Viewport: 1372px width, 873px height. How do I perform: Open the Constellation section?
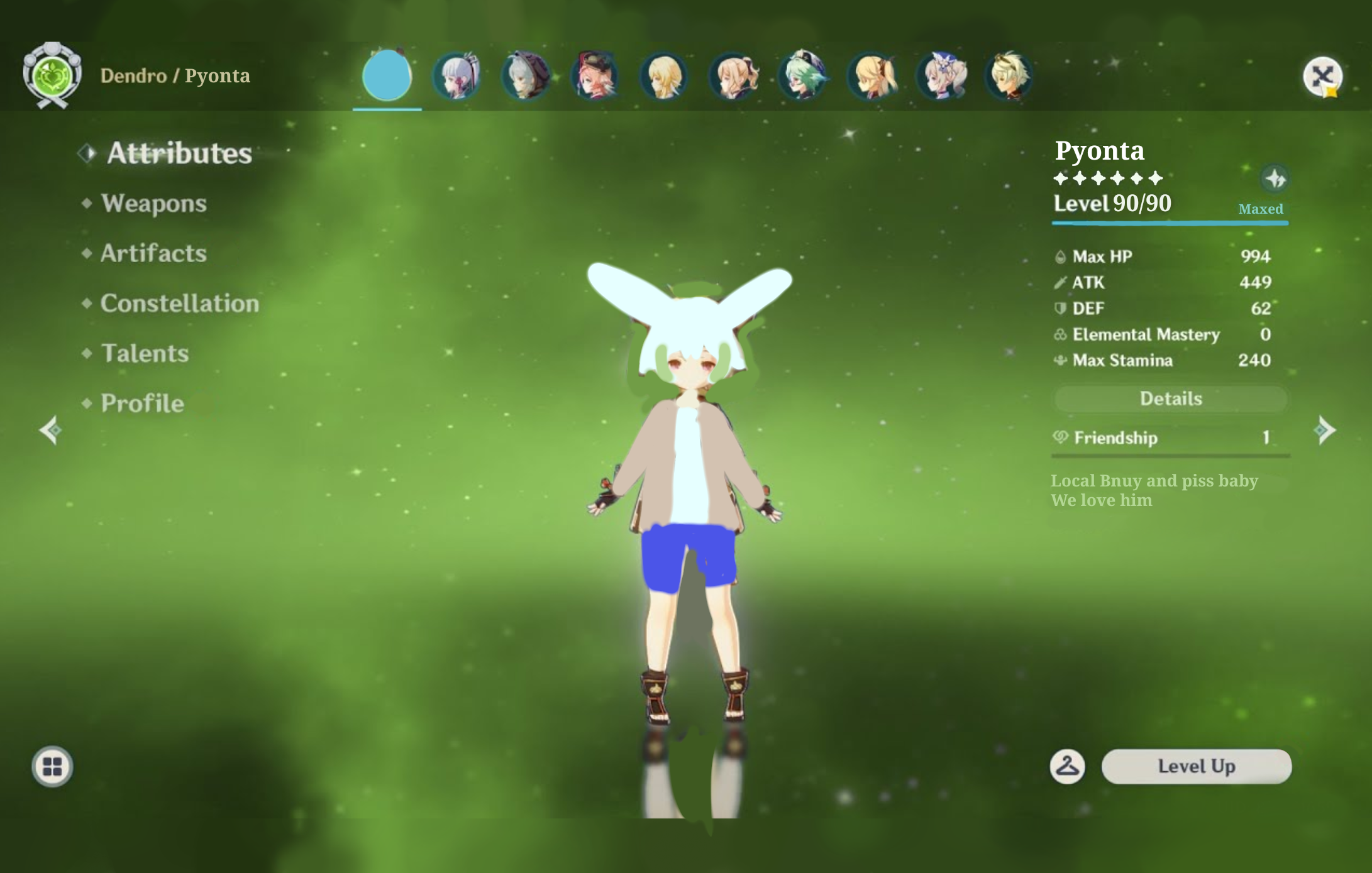[x=179, y=304]
